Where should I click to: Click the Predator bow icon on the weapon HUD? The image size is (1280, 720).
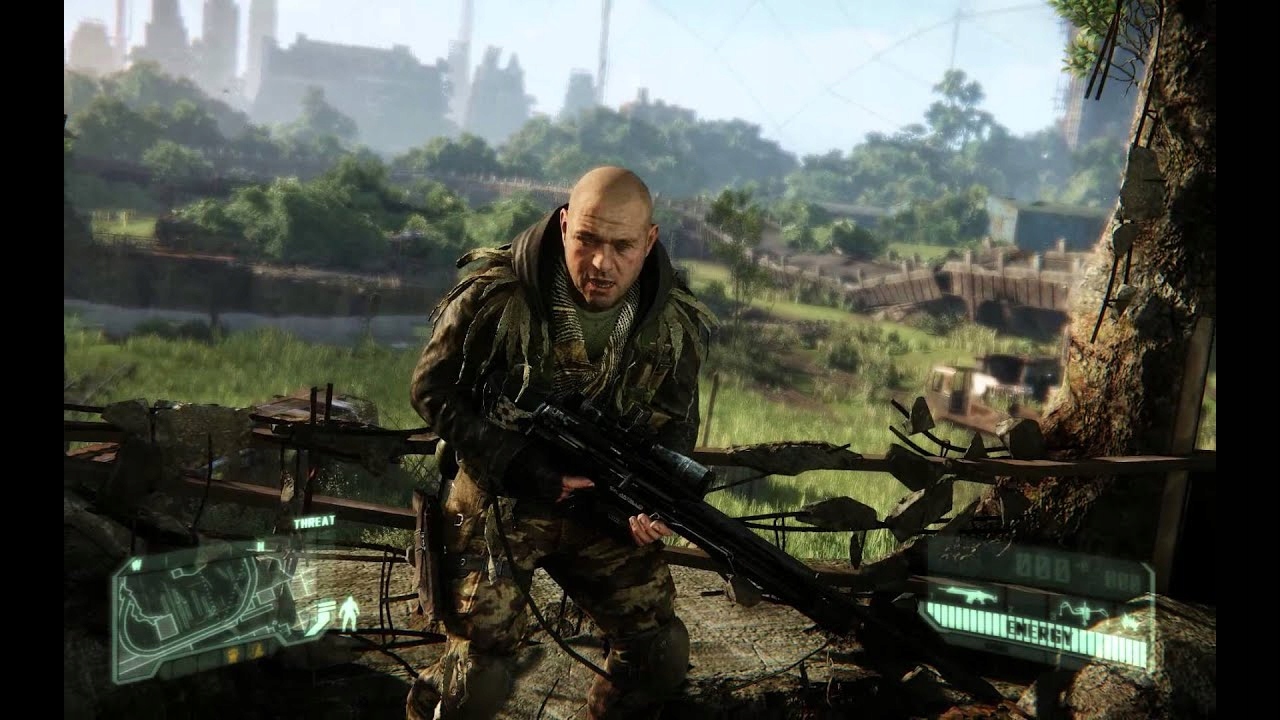point(1083,609)
